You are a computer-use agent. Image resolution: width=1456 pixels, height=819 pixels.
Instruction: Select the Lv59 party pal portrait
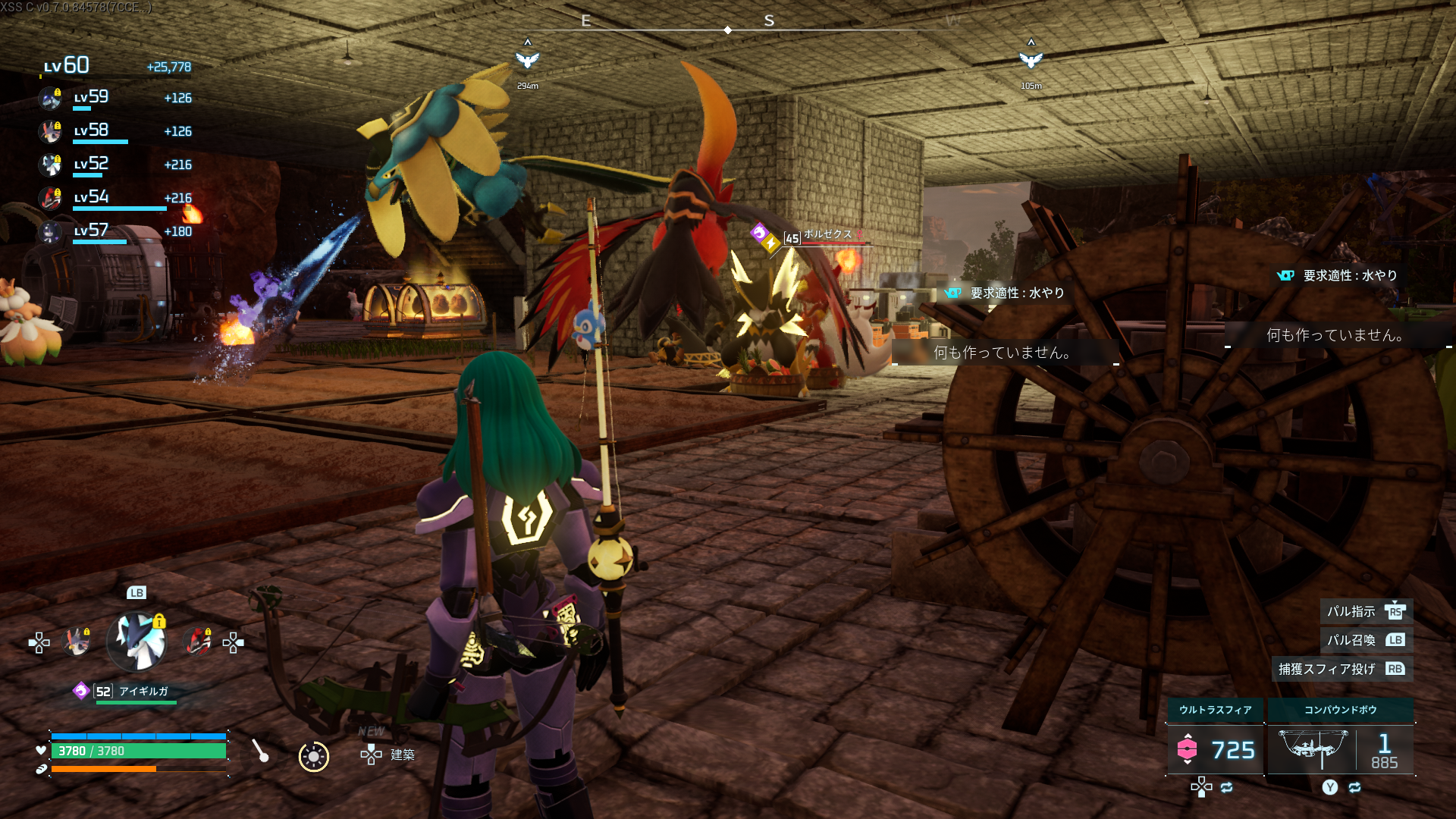click(x=51, y=98)
